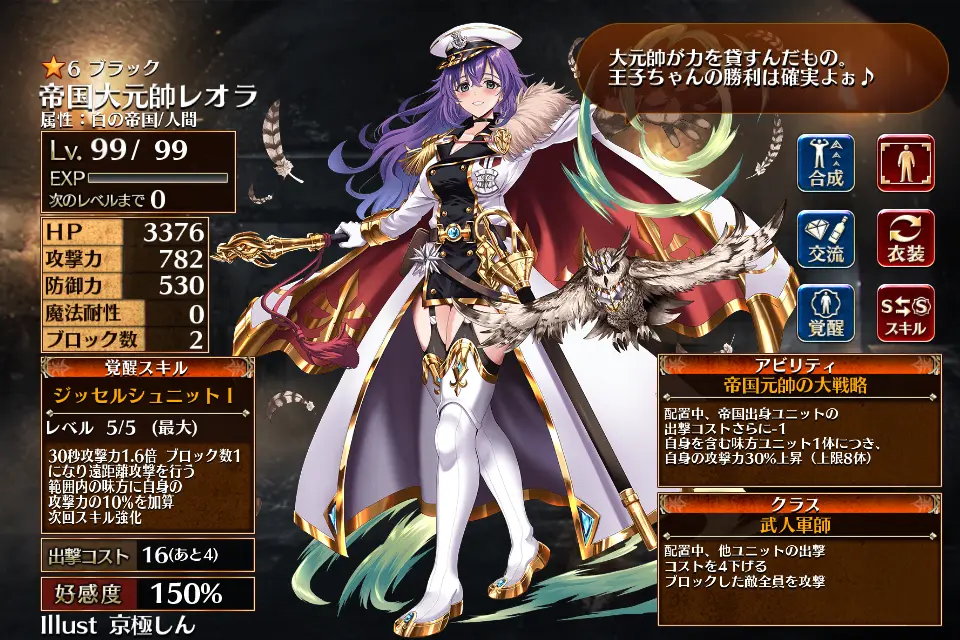
Task: Click the red character silhouette button
Action: 906,163
